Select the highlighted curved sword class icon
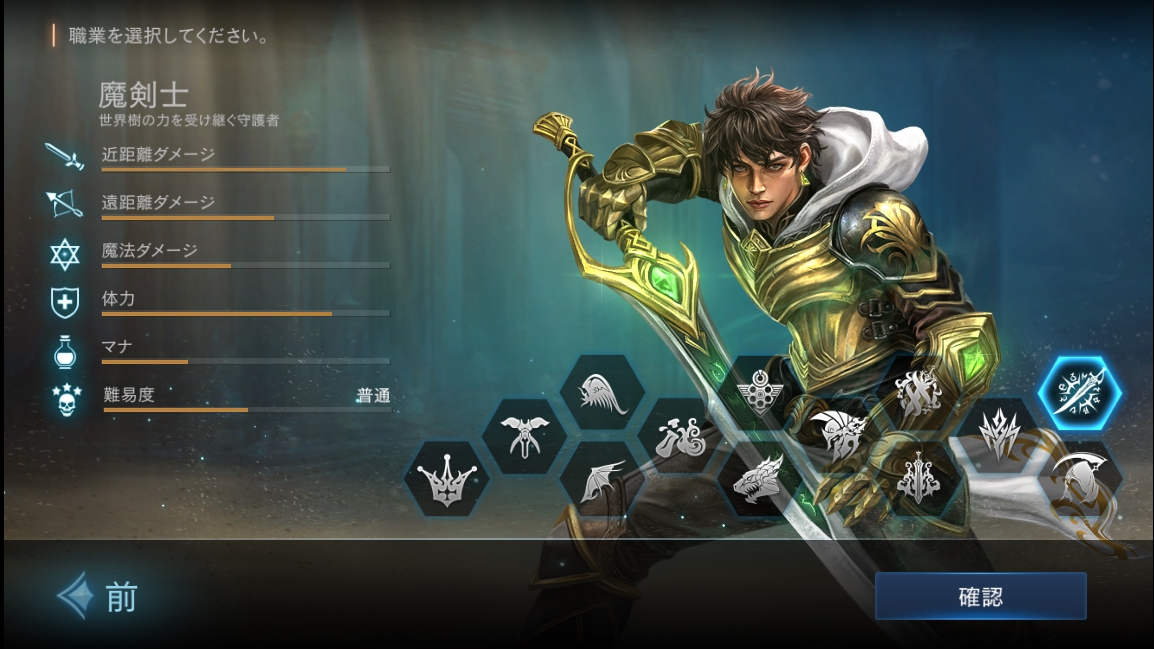This screenshot has width=1154, height=649. click(1079, 393)
